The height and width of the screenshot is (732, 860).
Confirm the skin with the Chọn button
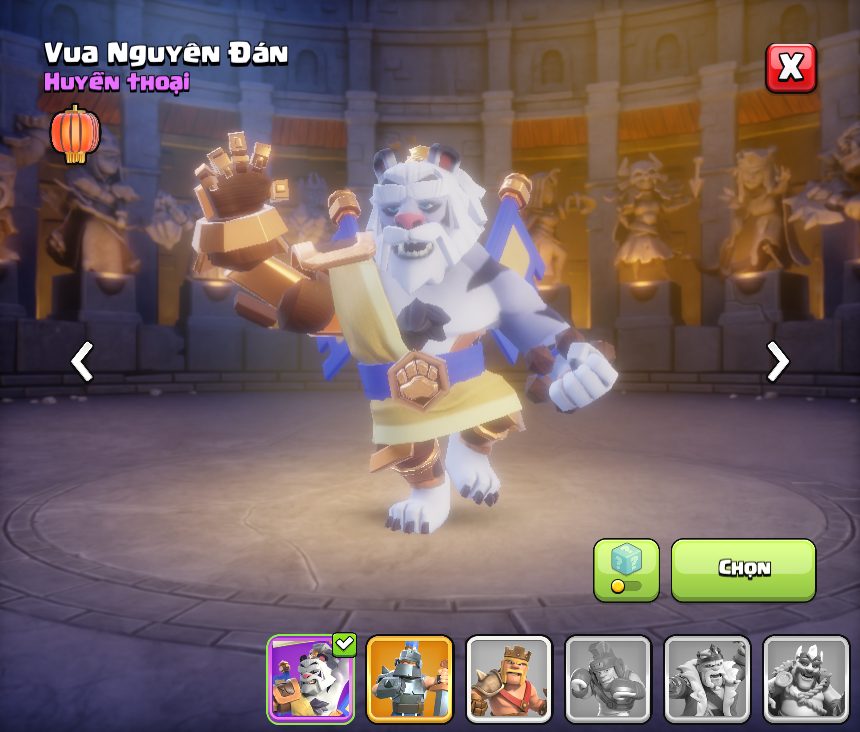click(743, 570)
